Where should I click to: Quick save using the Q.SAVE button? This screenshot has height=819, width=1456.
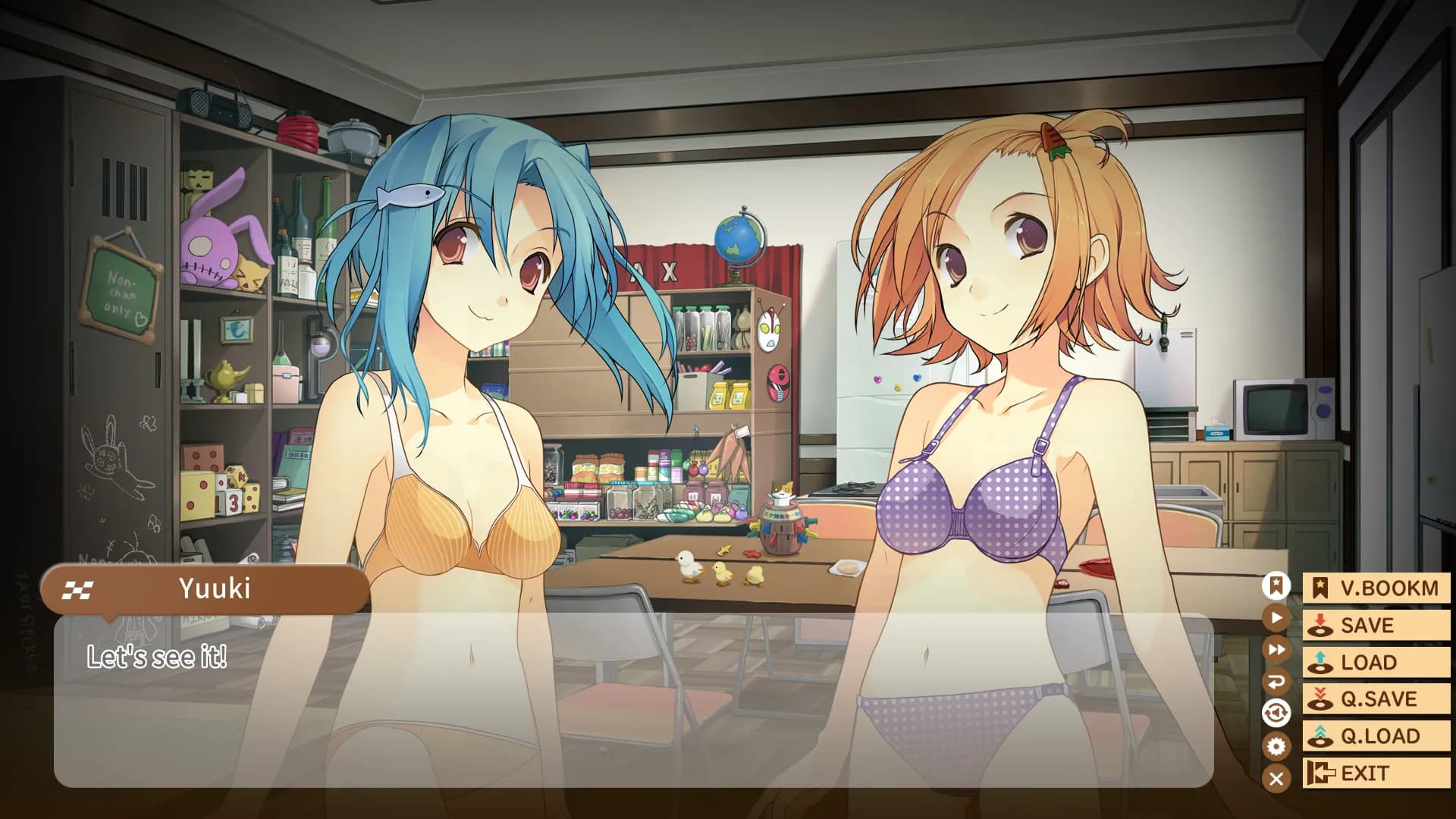(1376, 698)
